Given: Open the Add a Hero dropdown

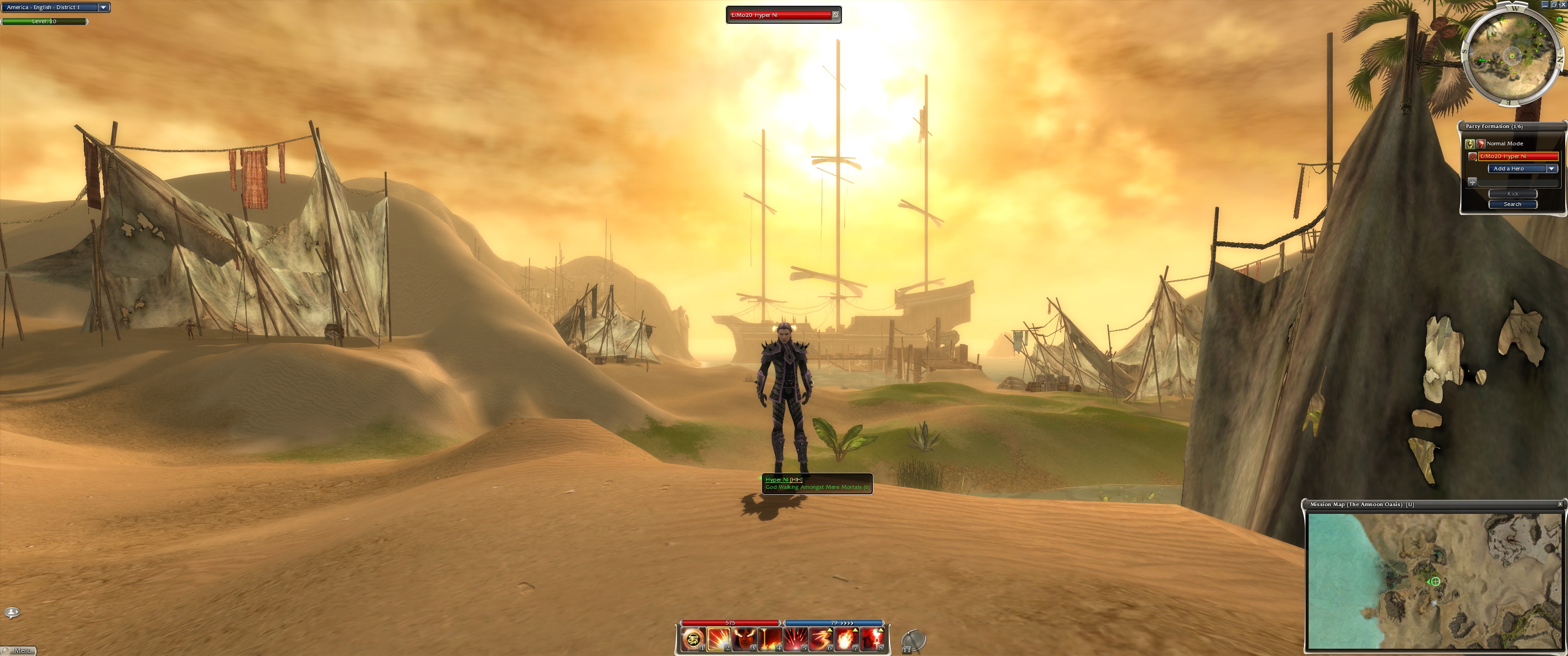Looking at the screenshot, I should pos(1551,169).
